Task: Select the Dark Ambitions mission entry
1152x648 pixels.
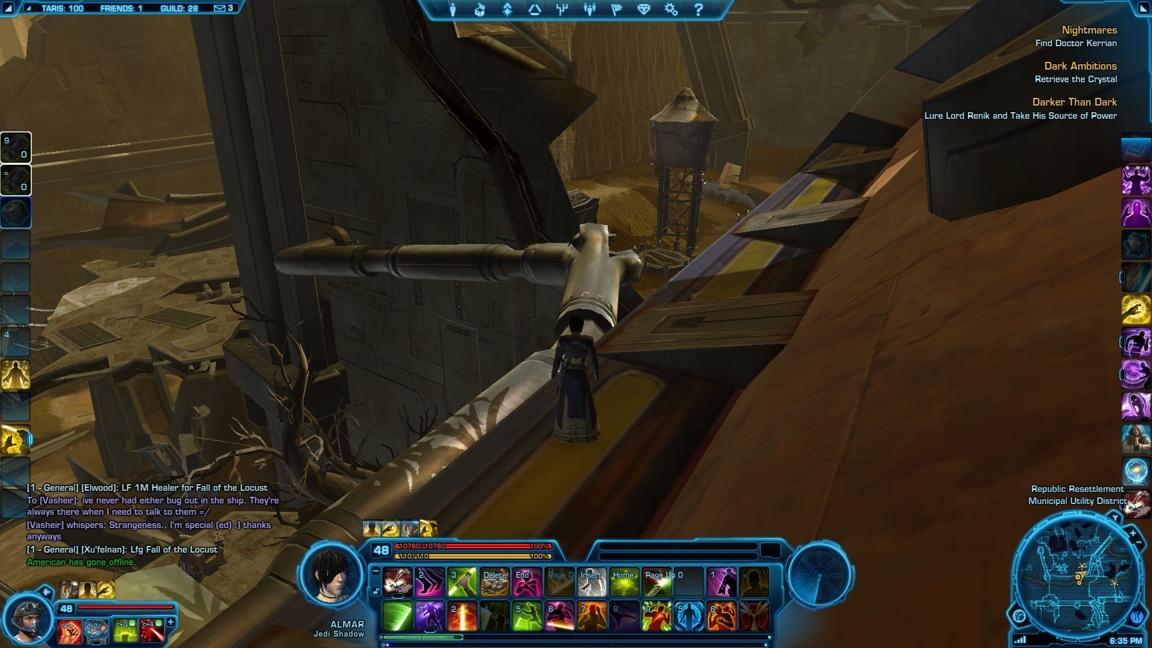Action: tap(1080, 67)
